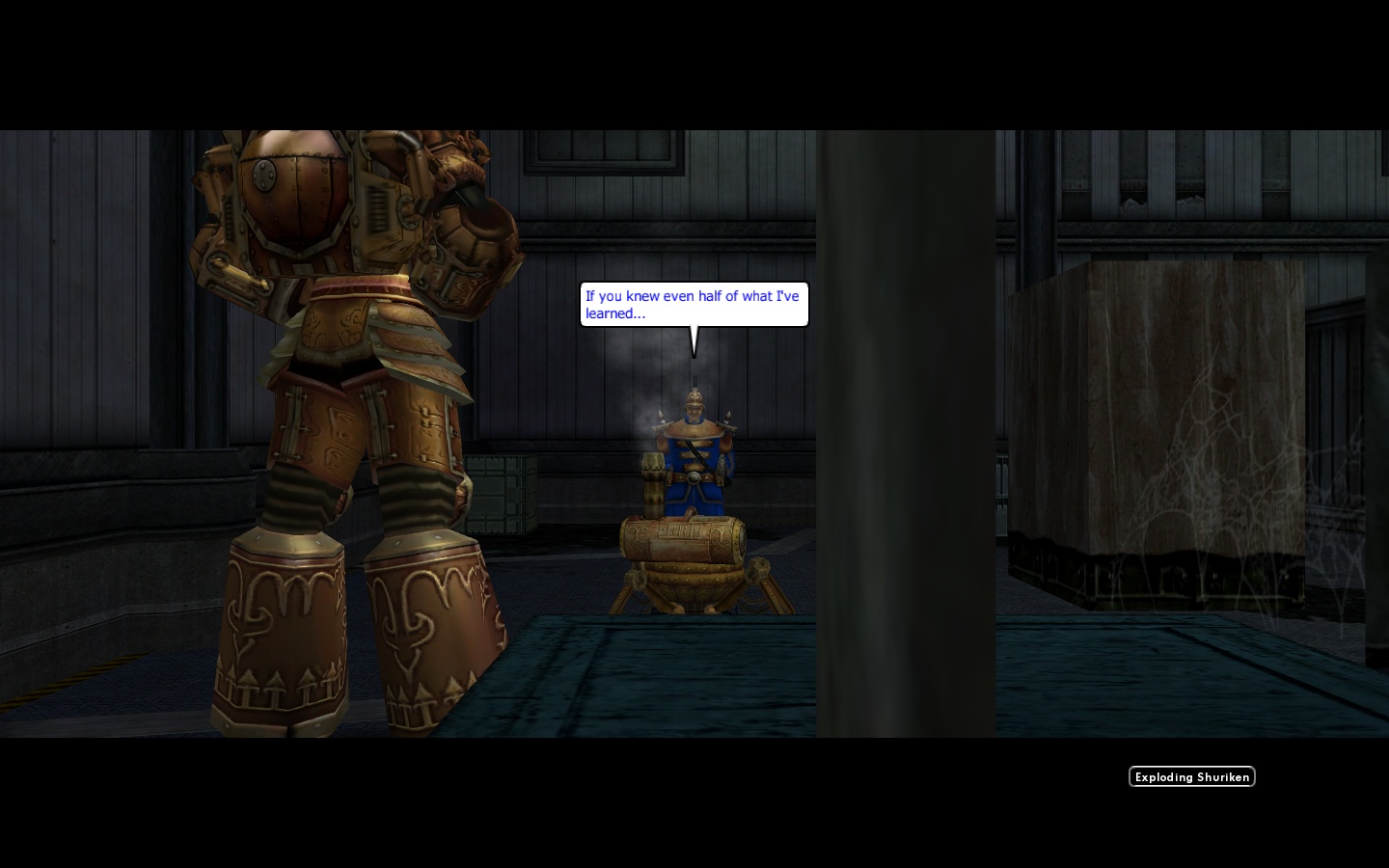This screenshot has width=1389, height=868.
Task: Click the Exploding Shuriken label text
Action: pos(1192,776)
